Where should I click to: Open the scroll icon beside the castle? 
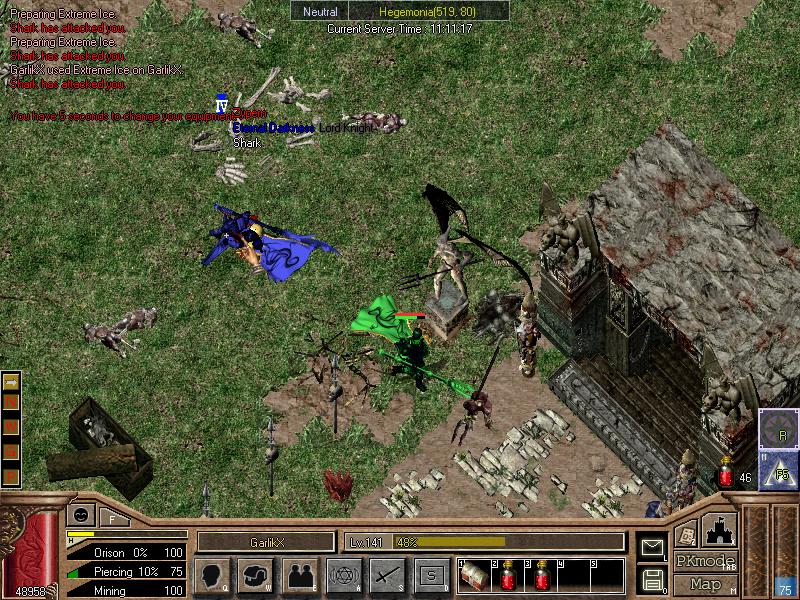click(685, 533)
